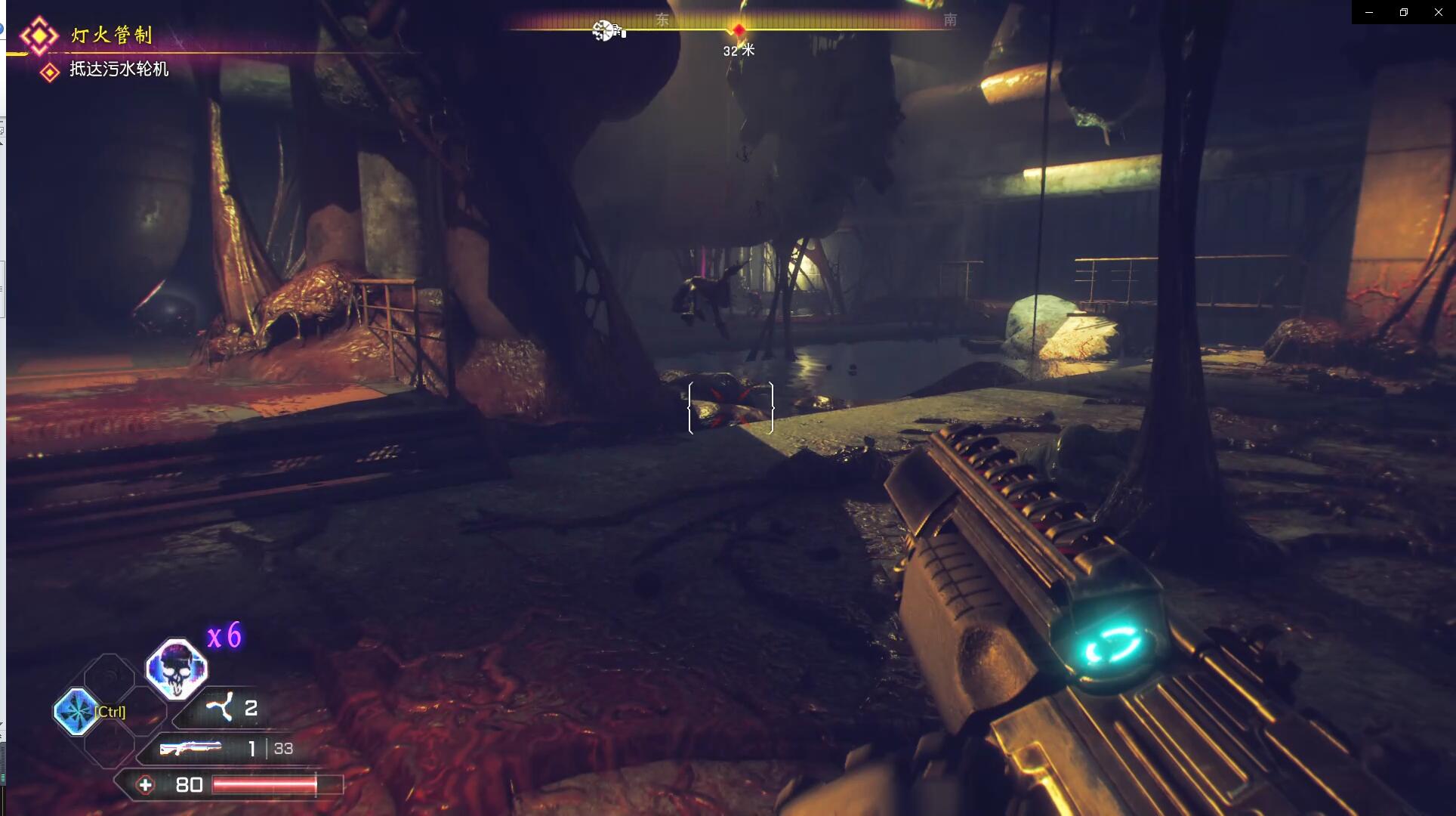Select the 灯火管制 quest tracker title
The image size is (1456, 816).
pyautogui.click(x=112, y=35)
